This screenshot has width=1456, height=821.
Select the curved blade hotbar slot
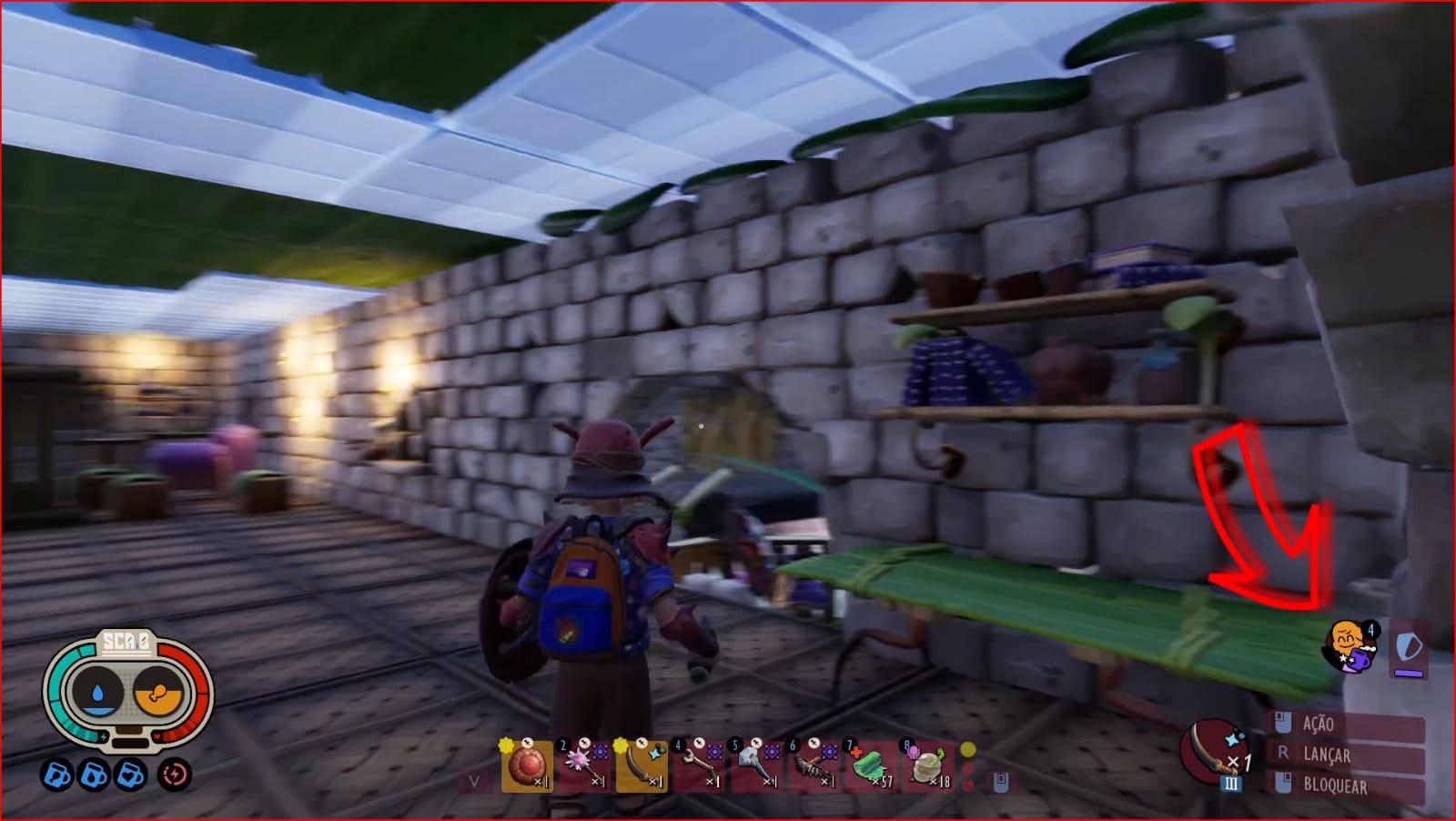click(641, 766)
